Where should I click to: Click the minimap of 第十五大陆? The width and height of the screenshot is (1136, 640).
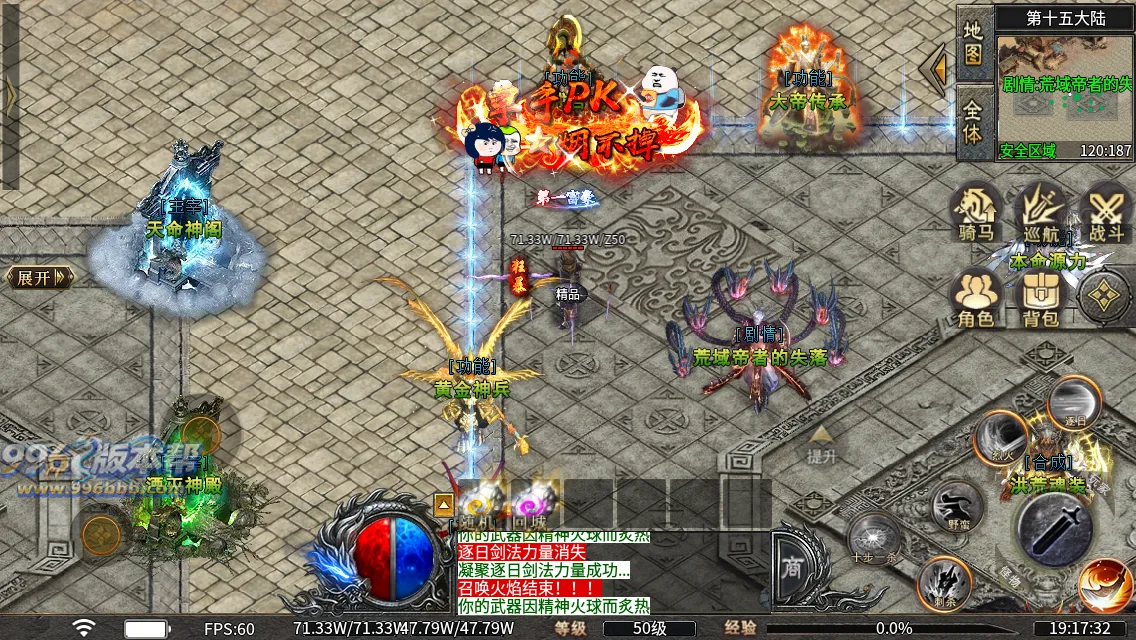click(1064, 92)
